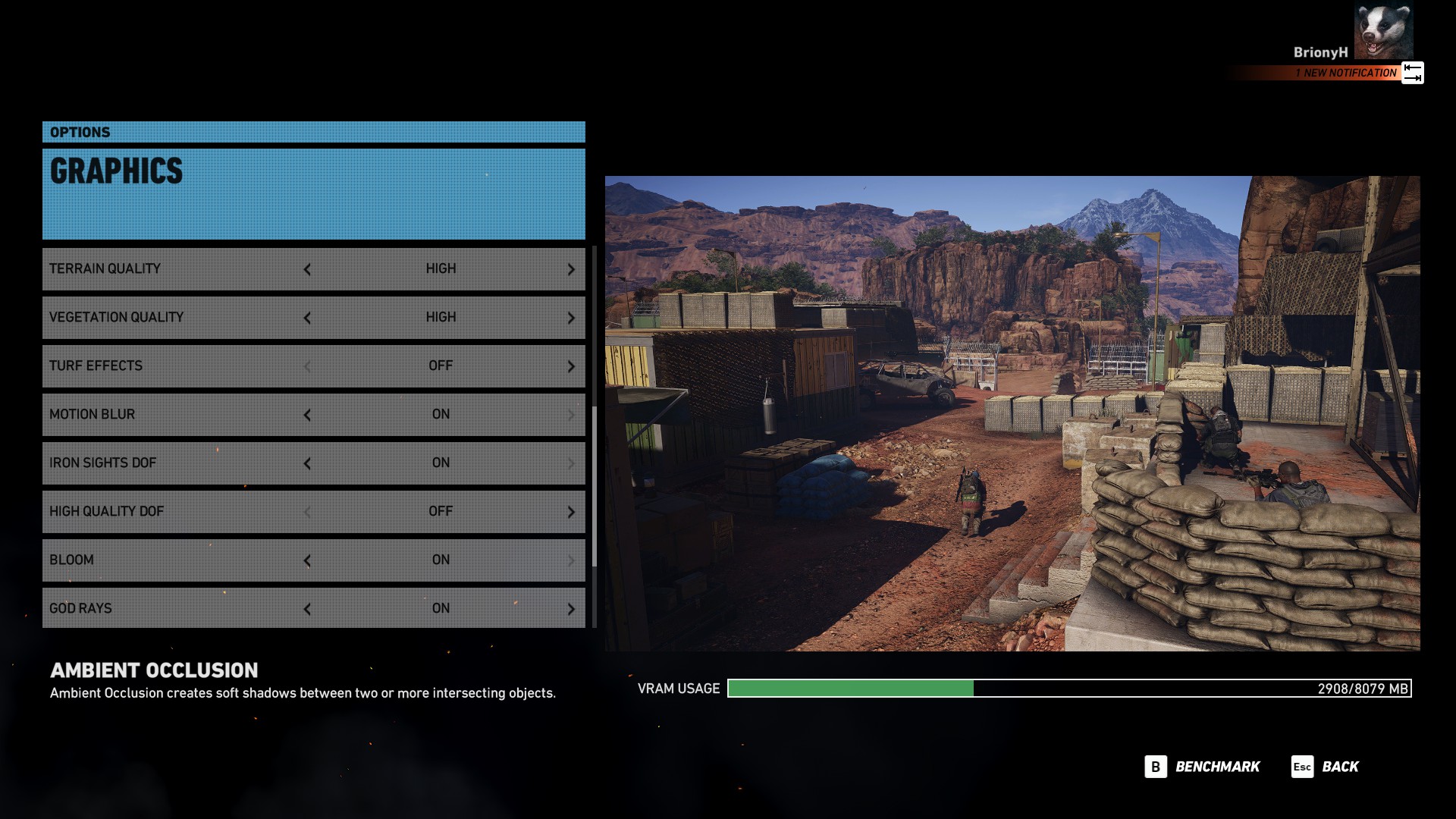Switch Motion Blur off via left arrow
This screenshot has width=1456, height=819.
pos(307,415)
